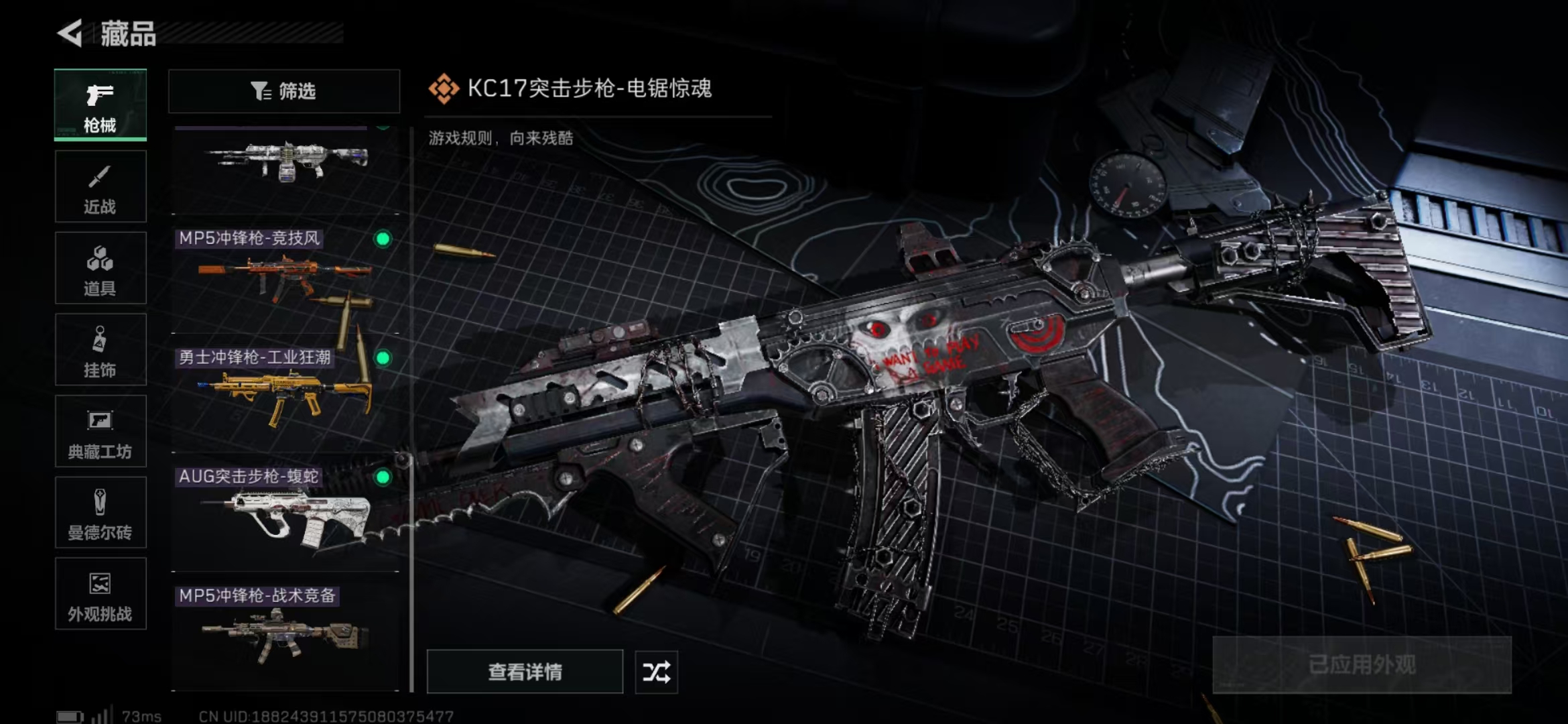
Task: Select the KC17突击步枪-电锯惊魂 title entry
Action: 590,88
